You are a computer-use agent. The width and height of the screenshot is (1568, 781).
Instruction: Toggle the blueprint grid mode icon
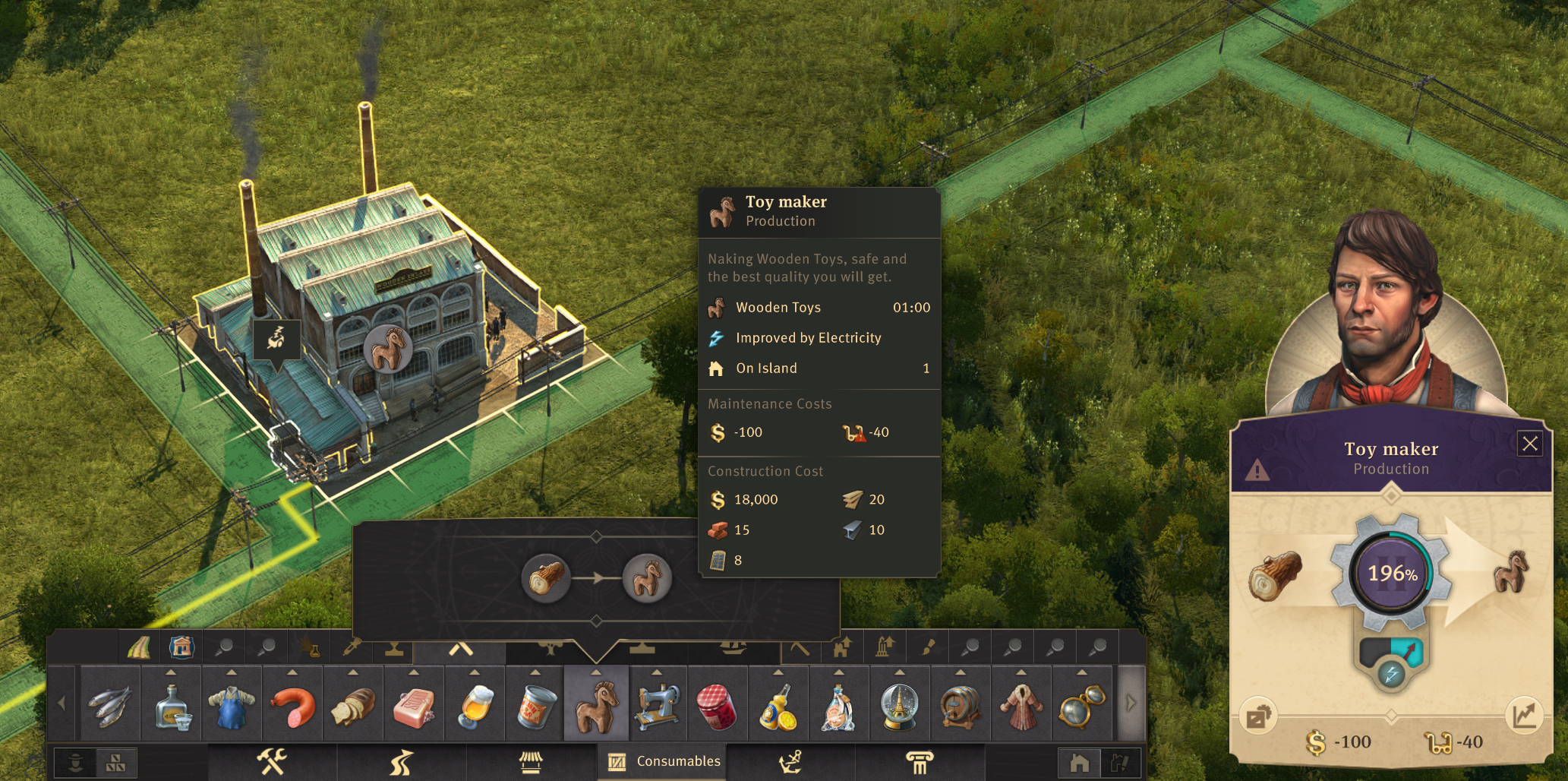tap(115, 761)
